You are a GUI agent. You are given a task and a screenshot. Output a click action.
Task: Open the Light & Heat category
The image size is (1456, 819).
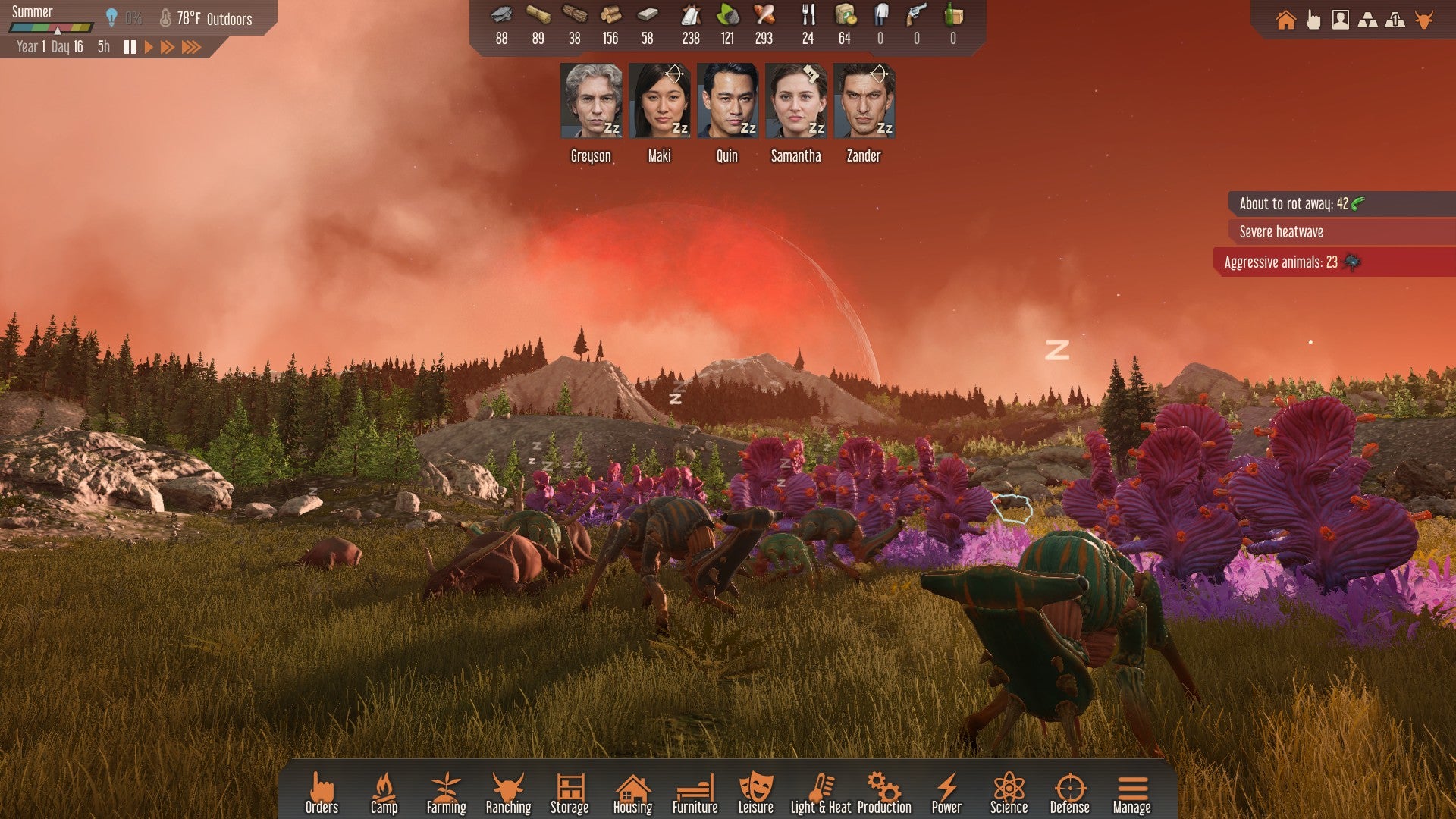click(821, 793)
